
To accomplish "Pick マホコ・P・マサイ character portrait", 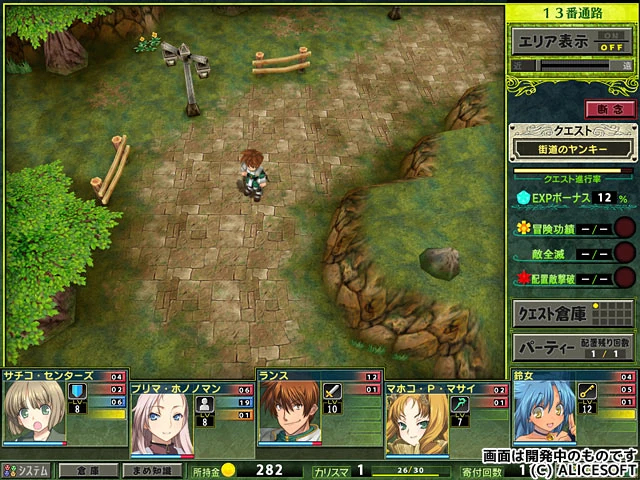I will [x=416, y=414].
